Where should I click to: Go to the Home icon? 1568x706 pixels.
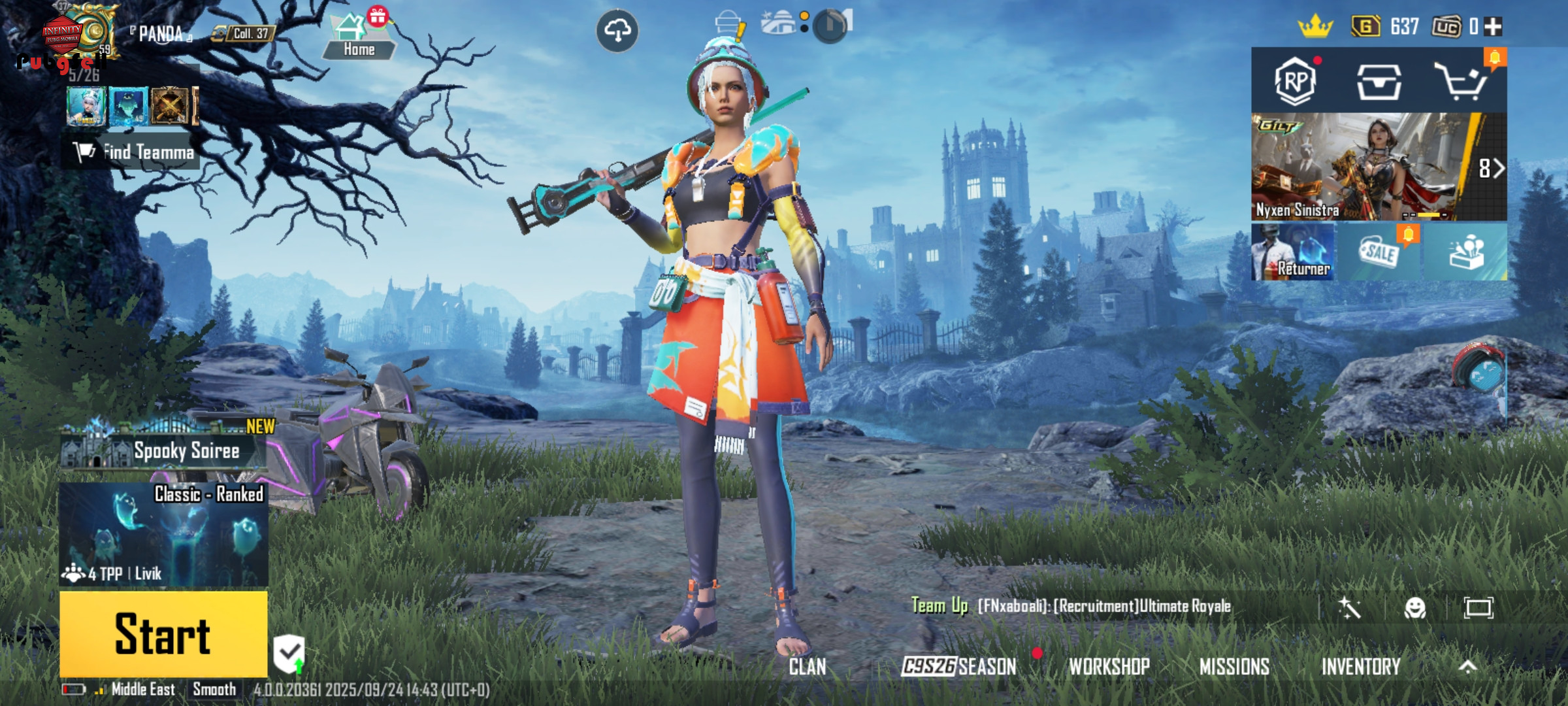358,37
